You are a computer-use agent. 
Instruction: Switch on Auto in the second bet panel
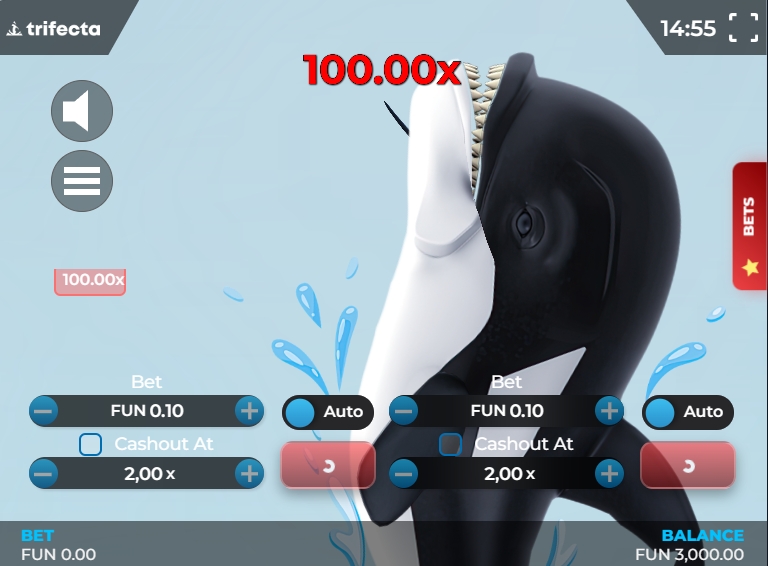[688, 412]
